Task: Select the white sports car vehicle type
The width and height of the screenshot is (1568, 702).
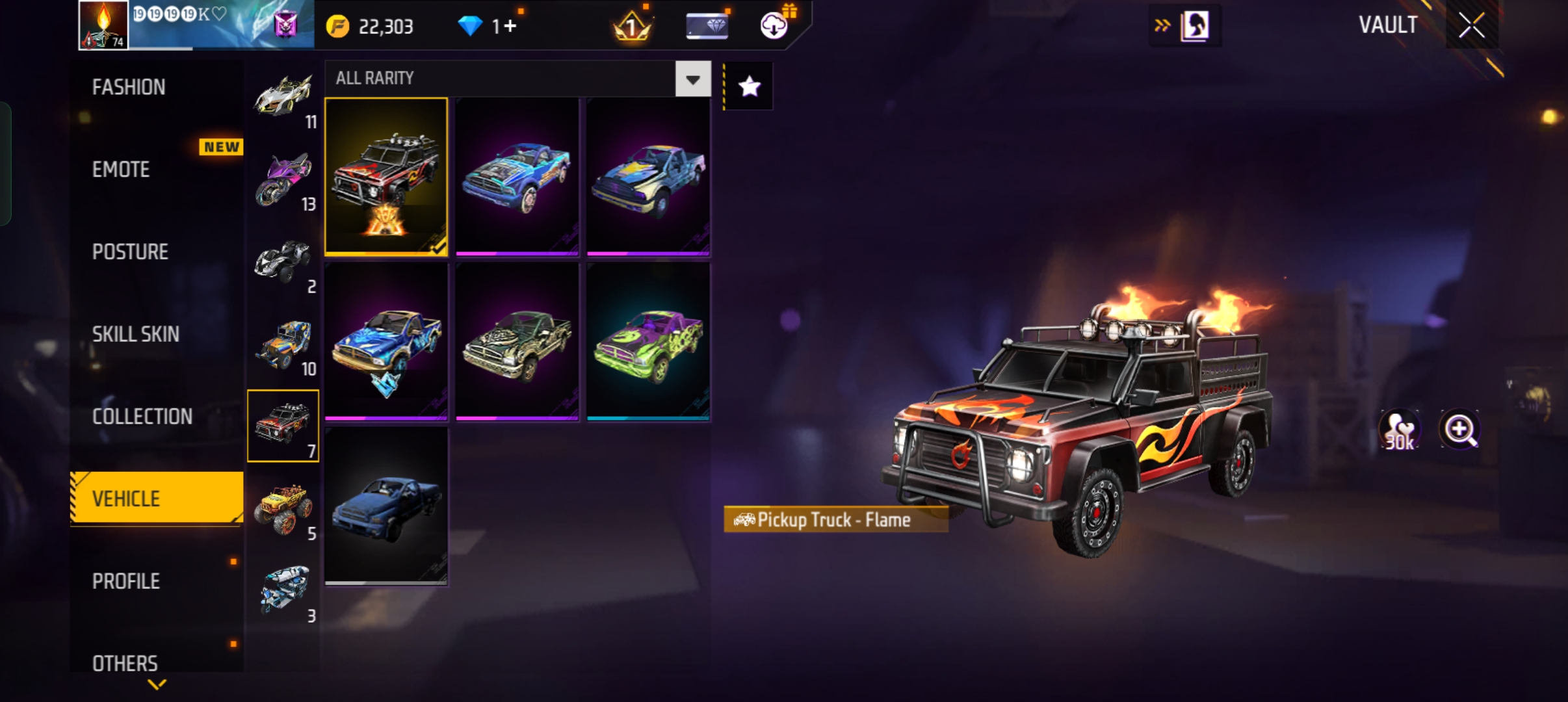Action: tap(283, 97)
